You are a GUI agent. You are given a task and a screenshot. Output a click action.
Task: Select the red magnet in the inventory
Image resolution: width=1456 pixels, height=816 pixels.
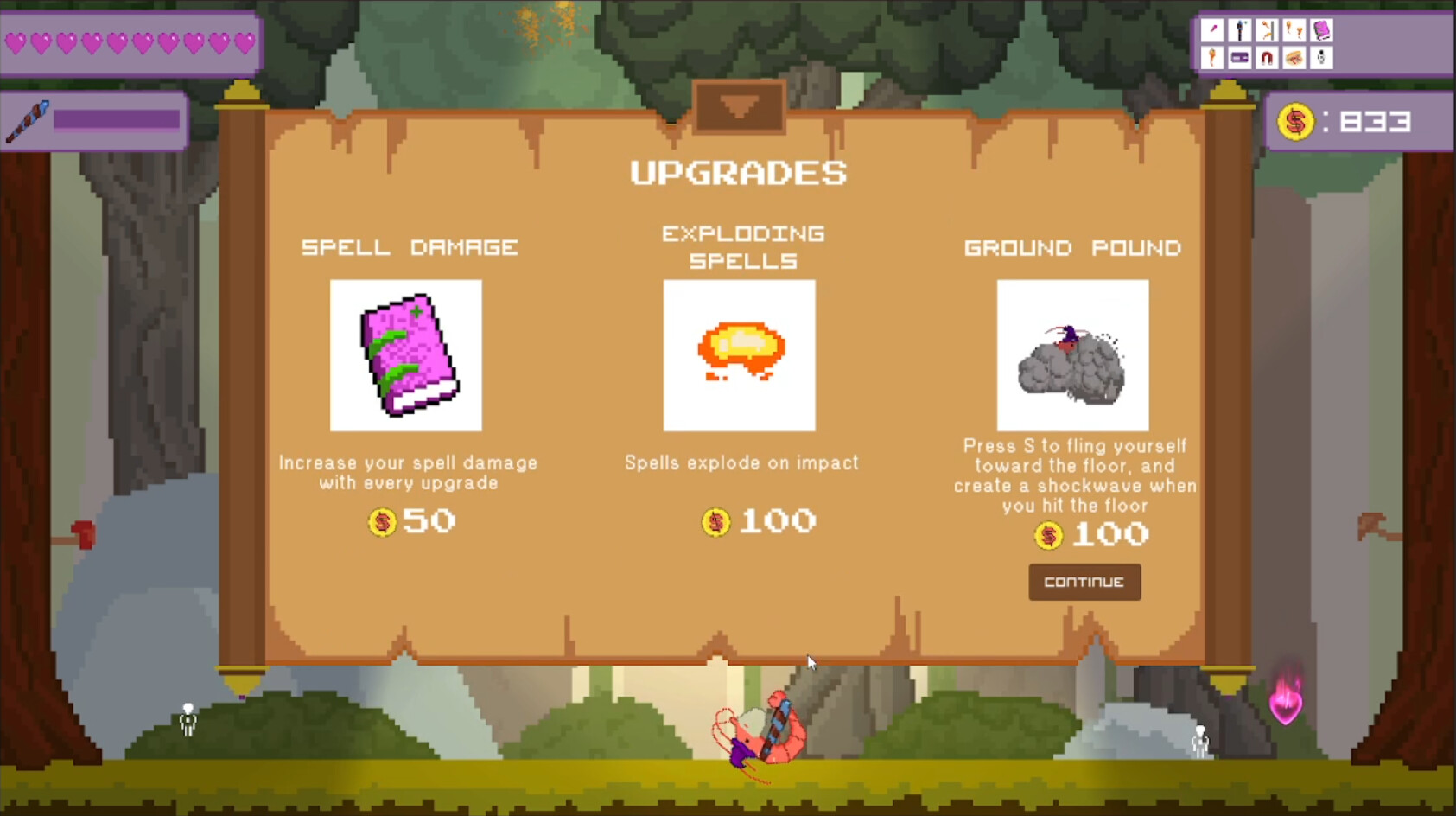click(x=1267, y=58)
